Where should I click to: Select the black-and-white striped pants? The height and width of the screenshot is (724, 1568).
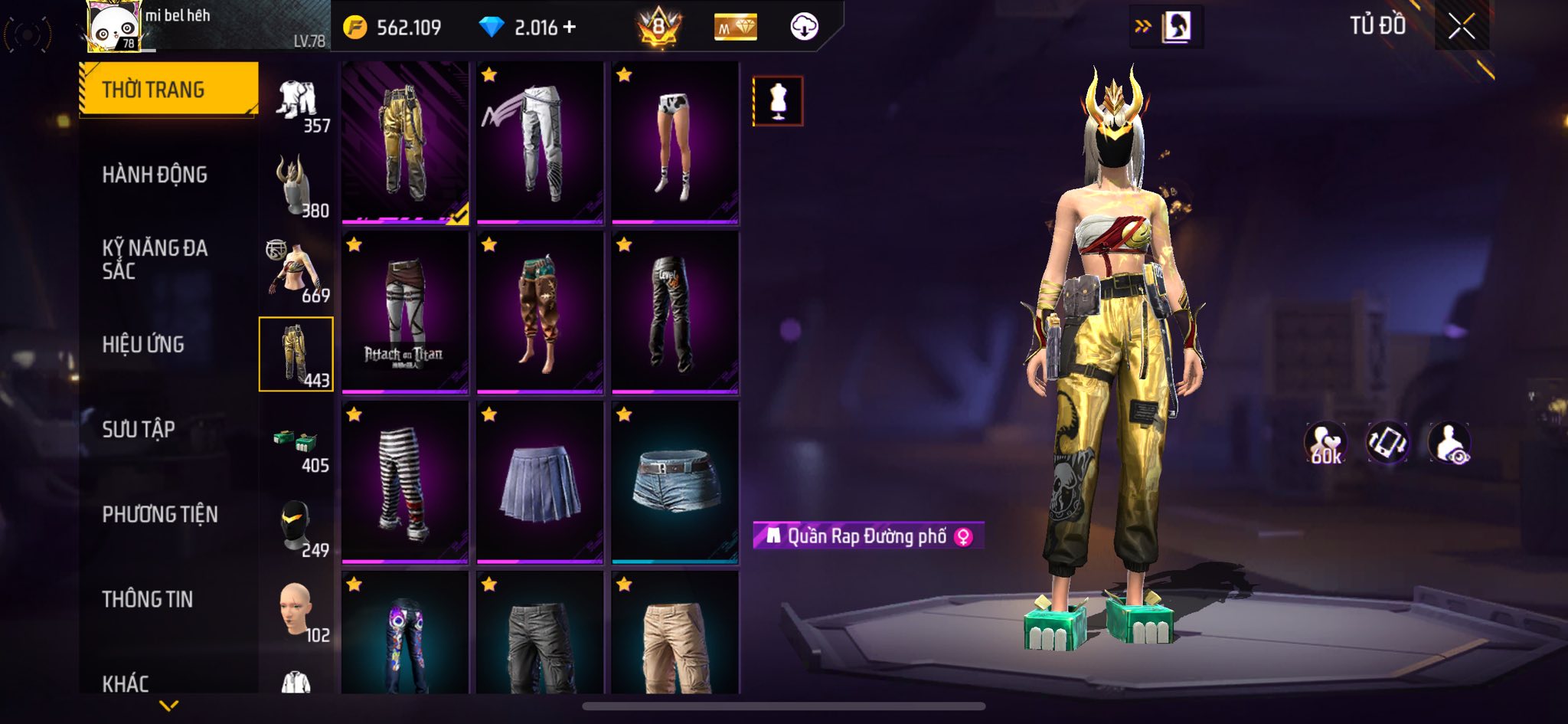405,482
